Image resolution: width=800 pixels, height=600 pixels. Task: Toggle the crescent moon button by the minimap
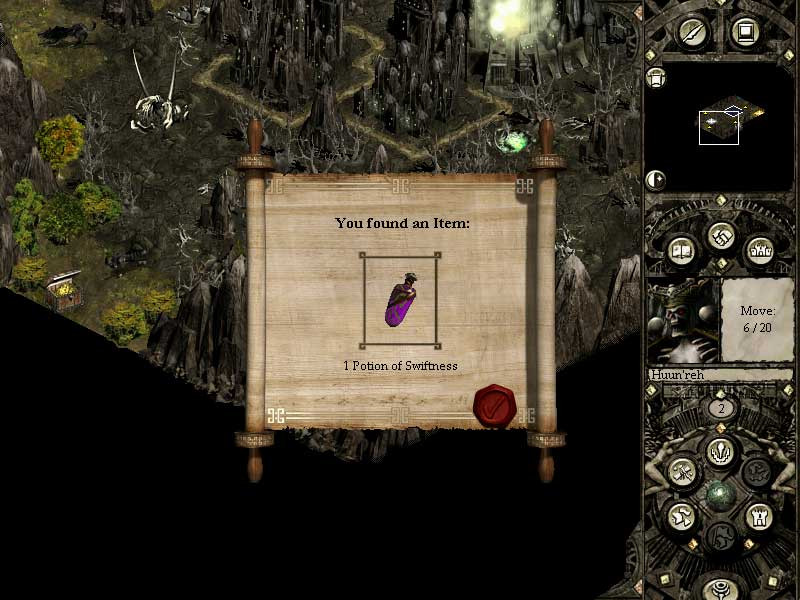point(656,180)
